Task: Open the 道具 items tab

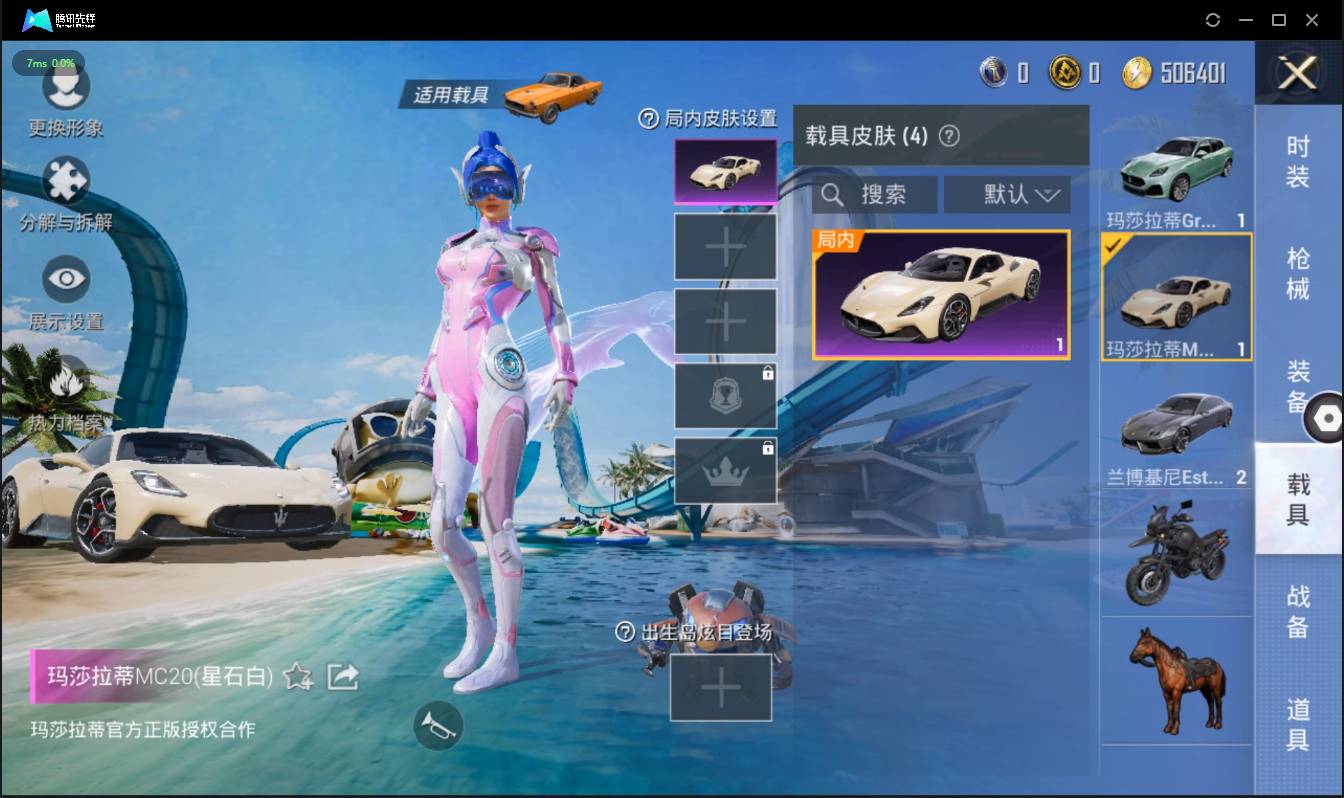Action: click(1298, 724)
